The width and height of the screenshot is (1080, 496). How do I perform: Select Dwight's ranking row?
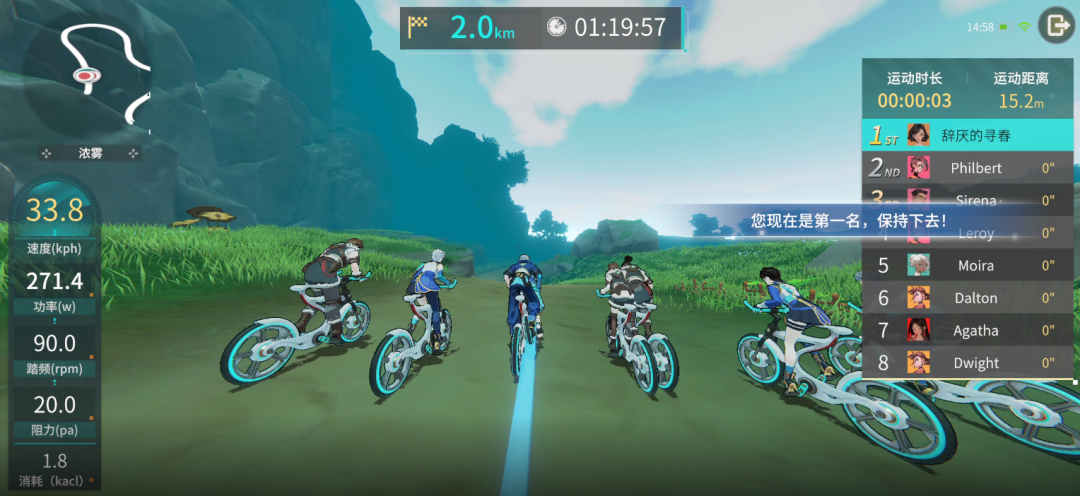click(967, 363)
